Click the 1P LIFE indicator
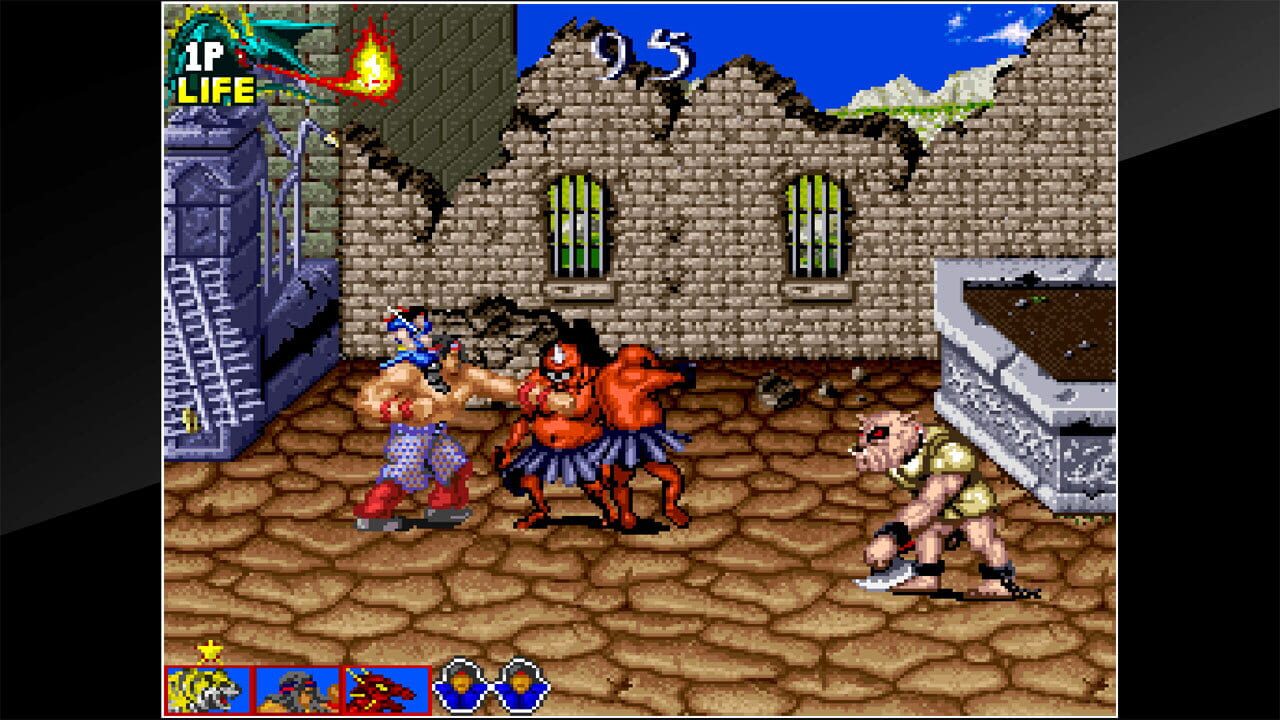The image size is (1280, 720). (x=210, y=72)
